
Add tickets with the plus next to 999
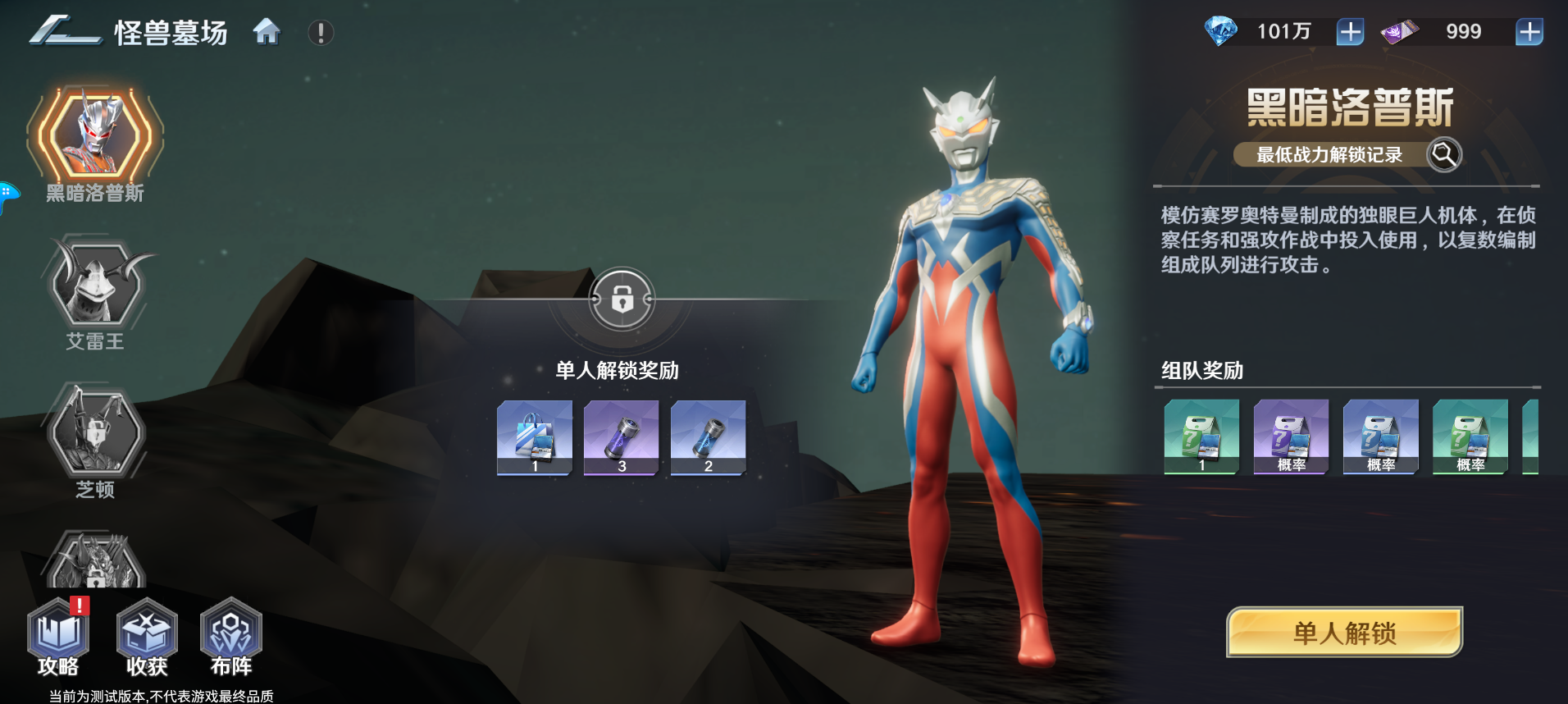(1530, 31)
